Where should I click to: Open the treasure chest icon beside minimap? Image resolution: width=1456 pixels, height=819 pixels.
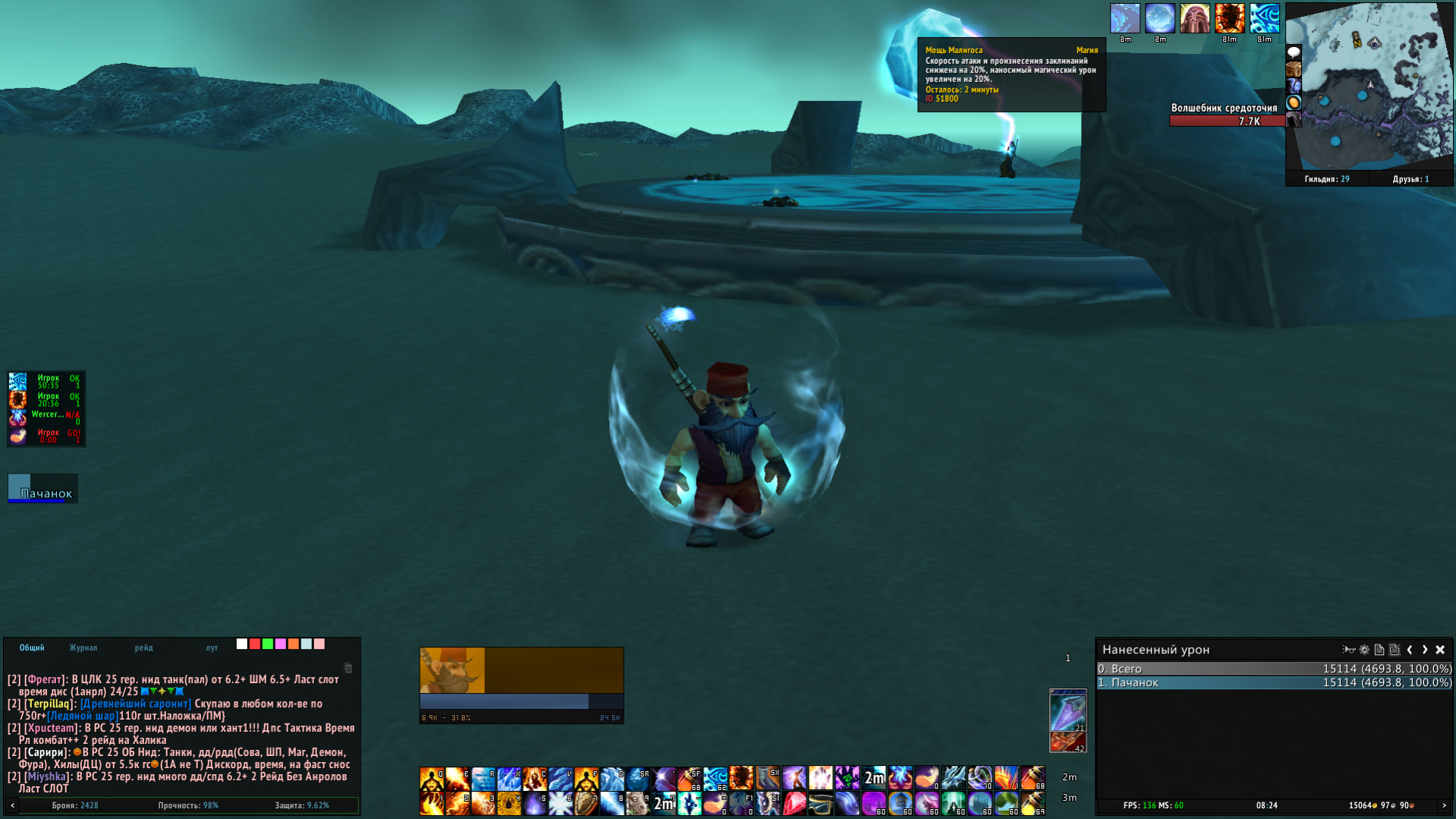(x=1294, y=69)
